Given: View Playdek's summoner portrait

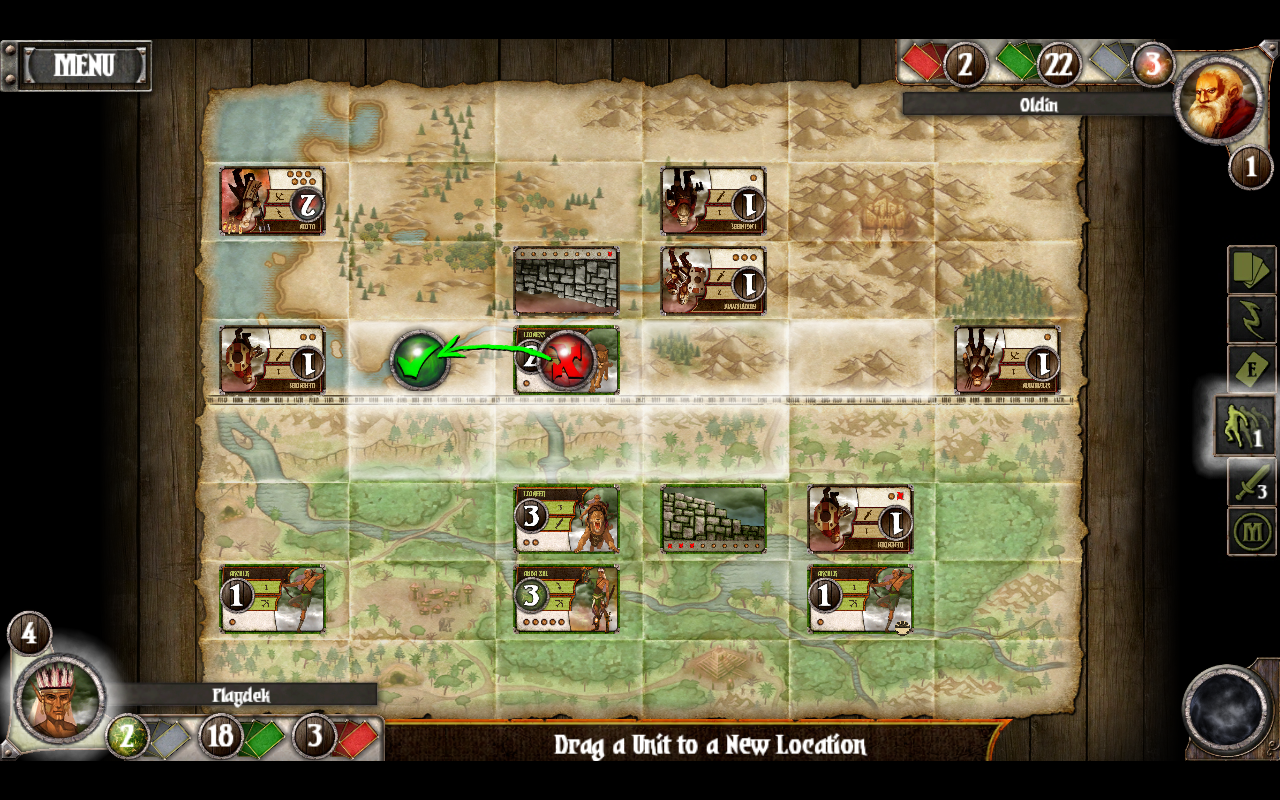Looking at the screenshot, I should pos(60,700).
